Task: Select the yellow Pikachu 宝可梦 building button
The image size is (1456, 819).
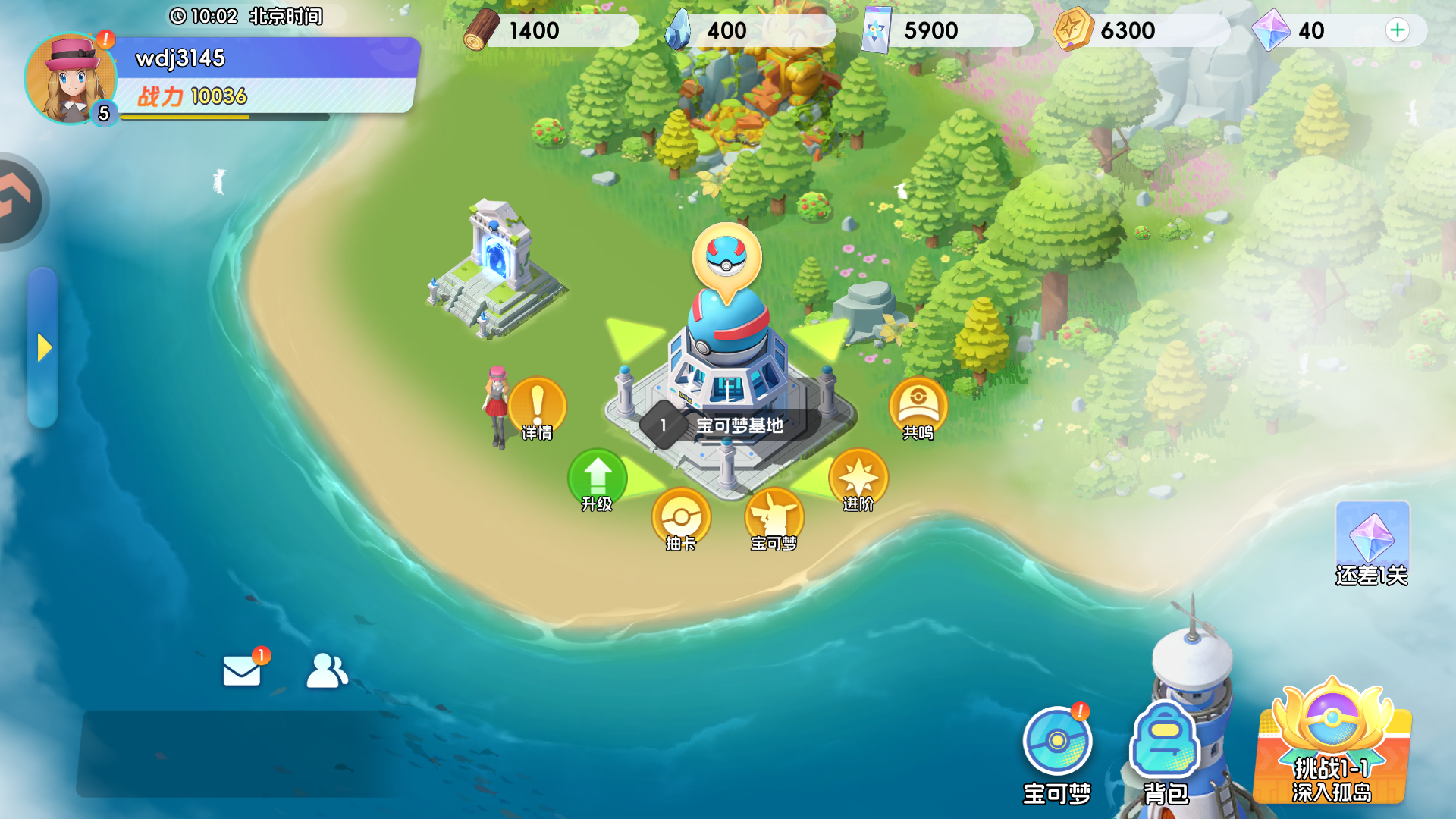Action: coord(773,520)
